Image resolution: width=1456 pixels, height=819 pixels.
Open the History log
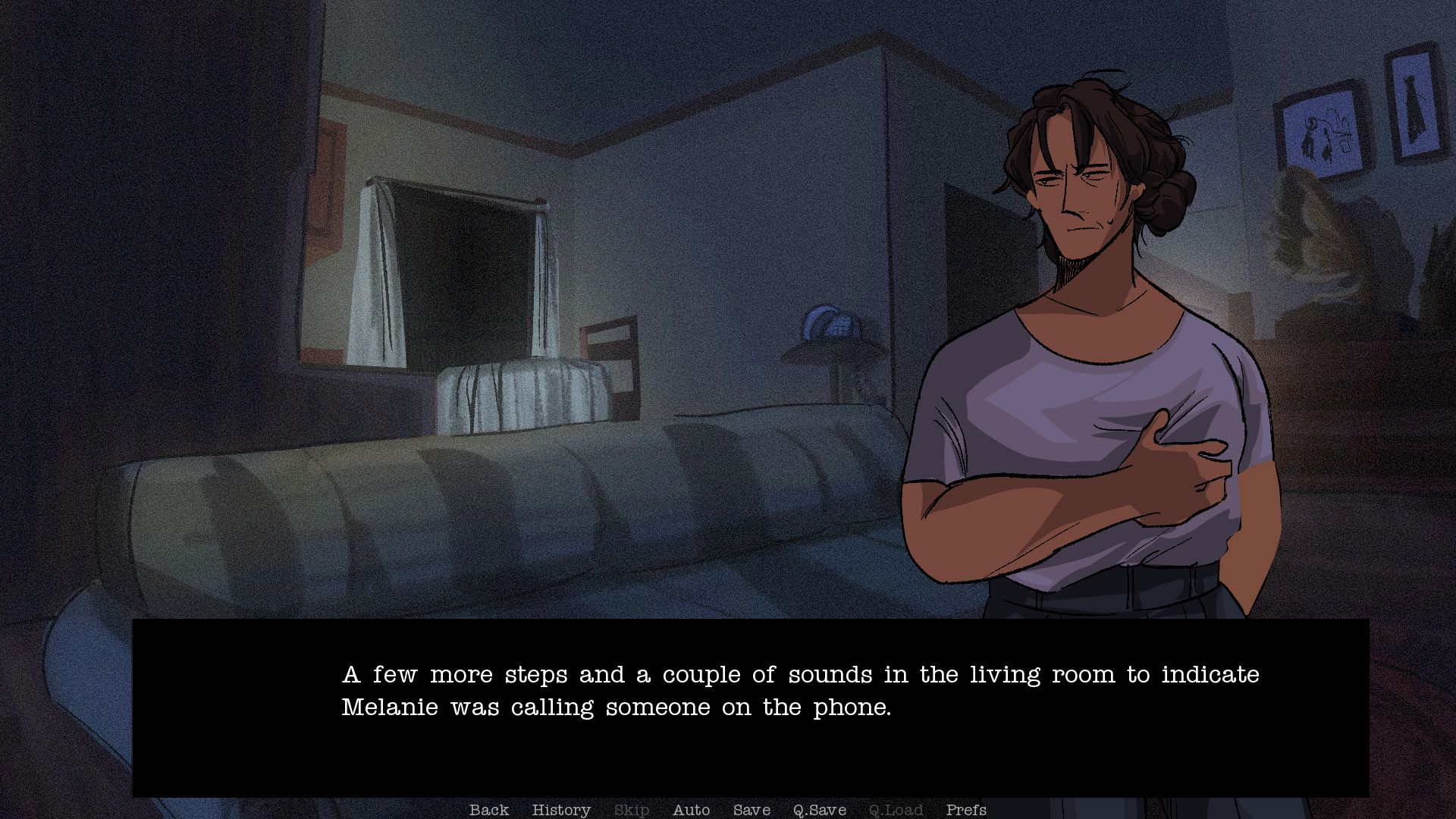pos(561,810)
